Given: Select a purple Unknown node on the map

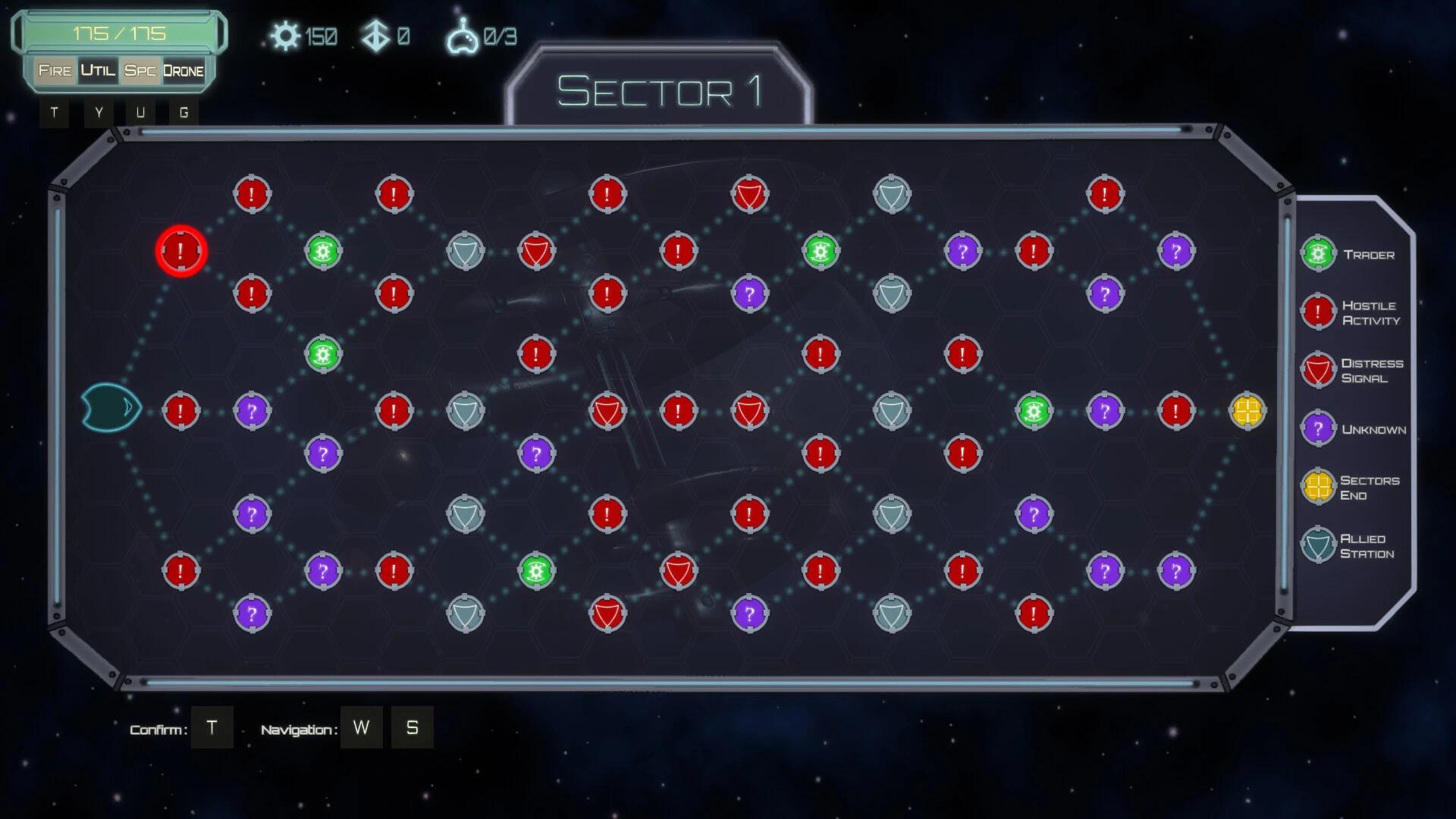Looking at the screenshot, I should pyautogui.click(x=251, y=409).
